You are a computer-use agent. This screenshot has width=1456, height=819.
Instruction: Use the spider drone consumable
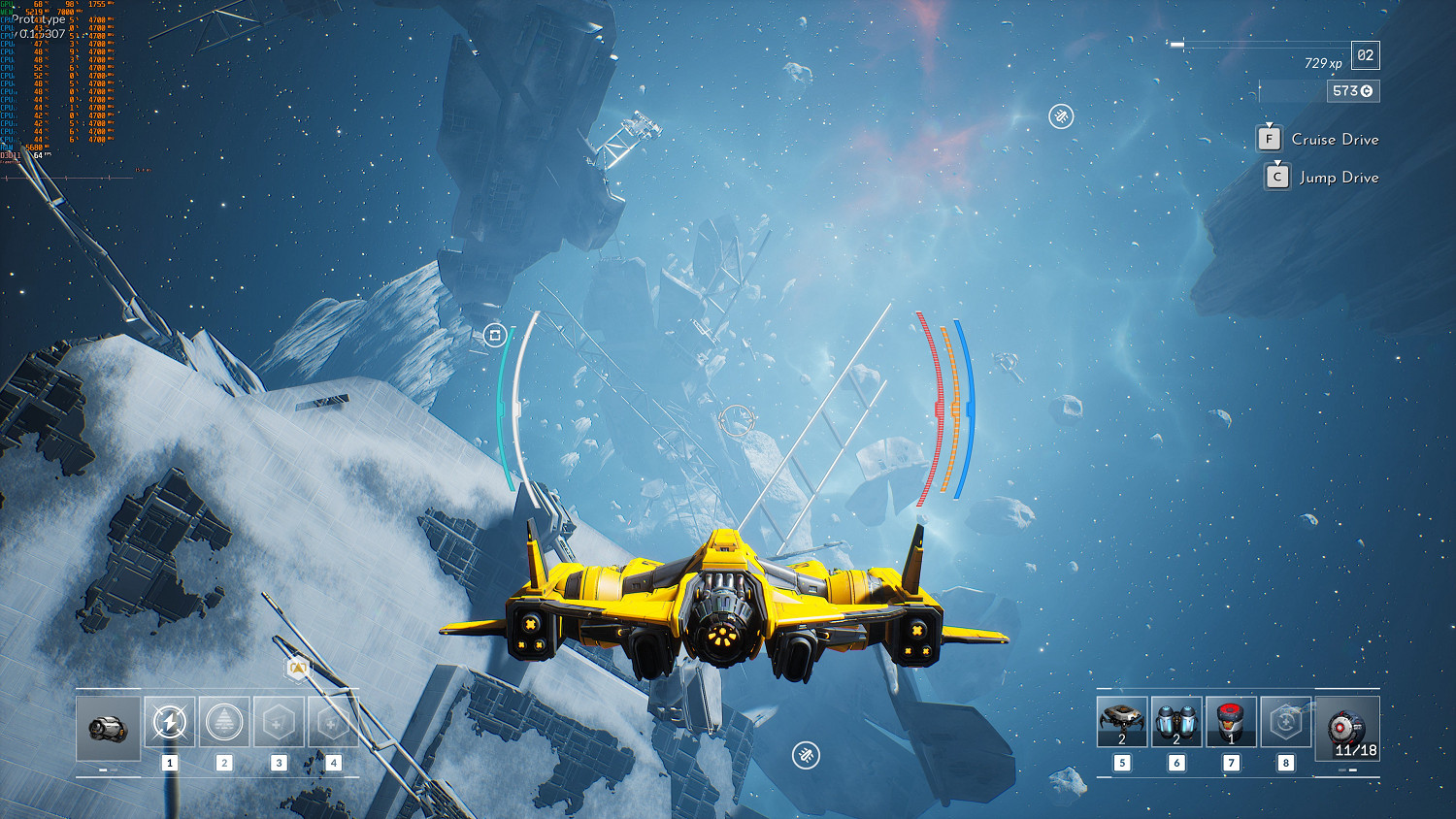1122,722
